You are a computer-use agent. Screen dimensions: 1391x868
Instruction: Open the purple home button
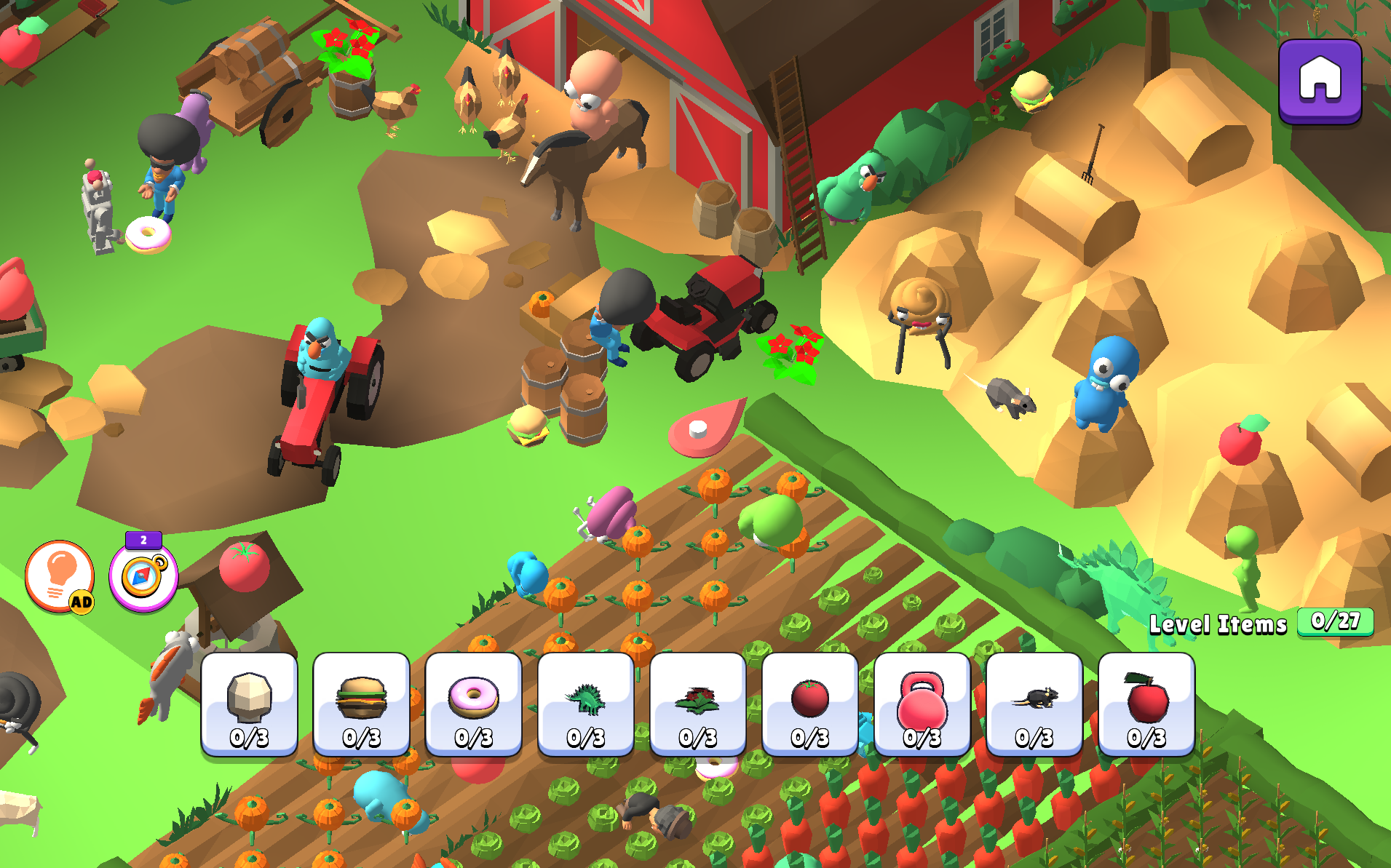pos(1320,81)
